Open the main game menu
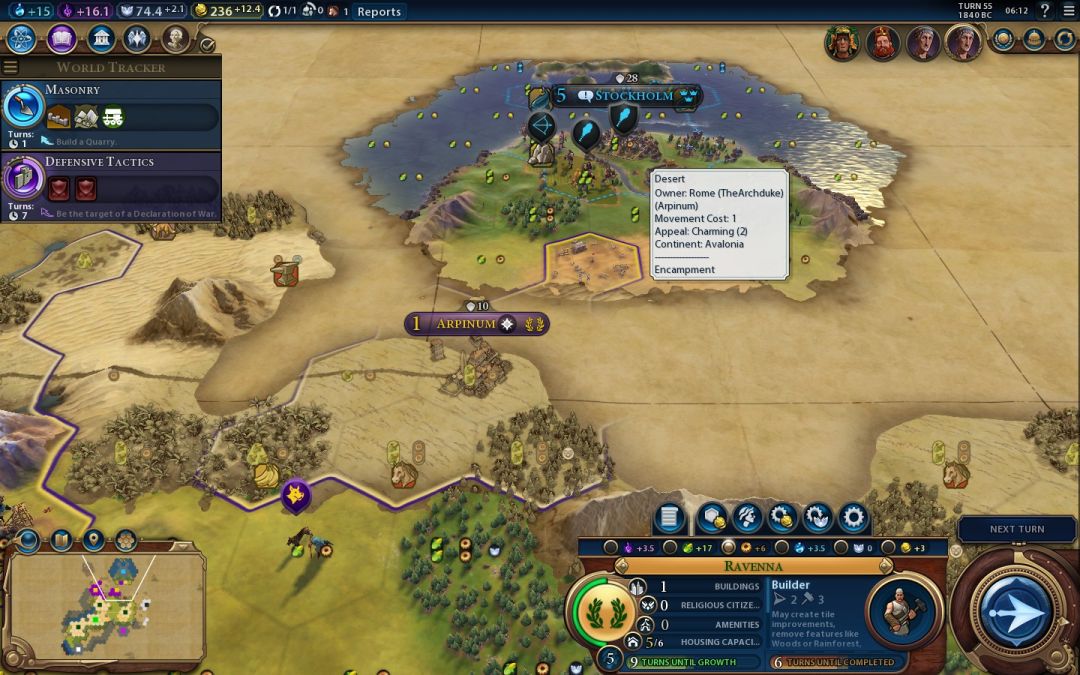Screen dimensions: 1080x675 point(1067,11)
